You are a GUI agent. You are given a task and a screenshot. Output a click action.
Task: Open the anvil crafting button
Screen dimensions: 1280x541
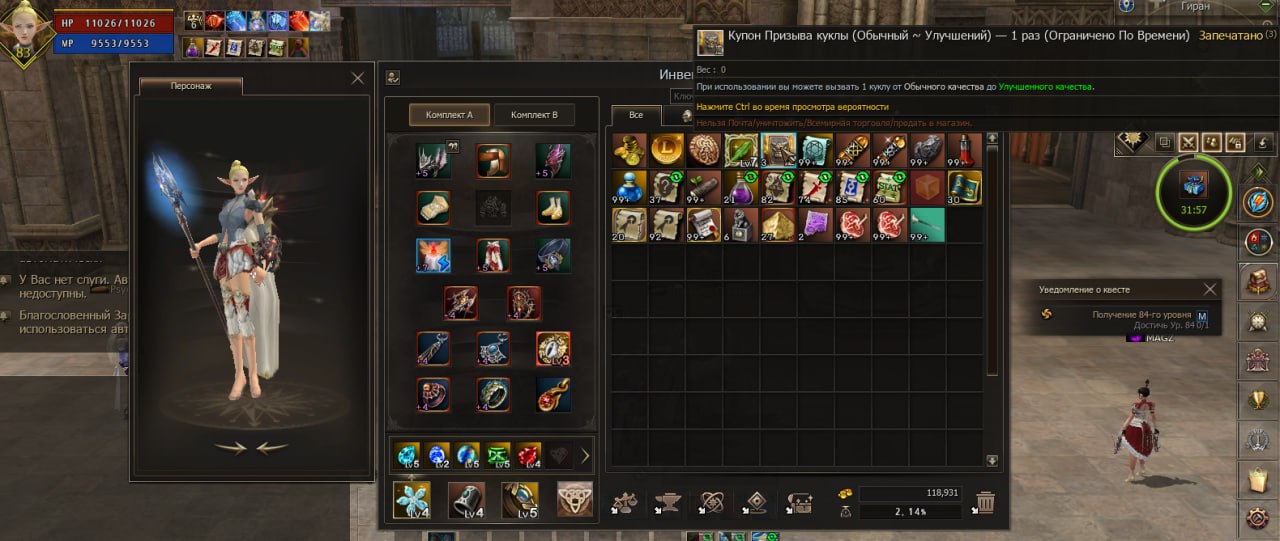(666, 502)
